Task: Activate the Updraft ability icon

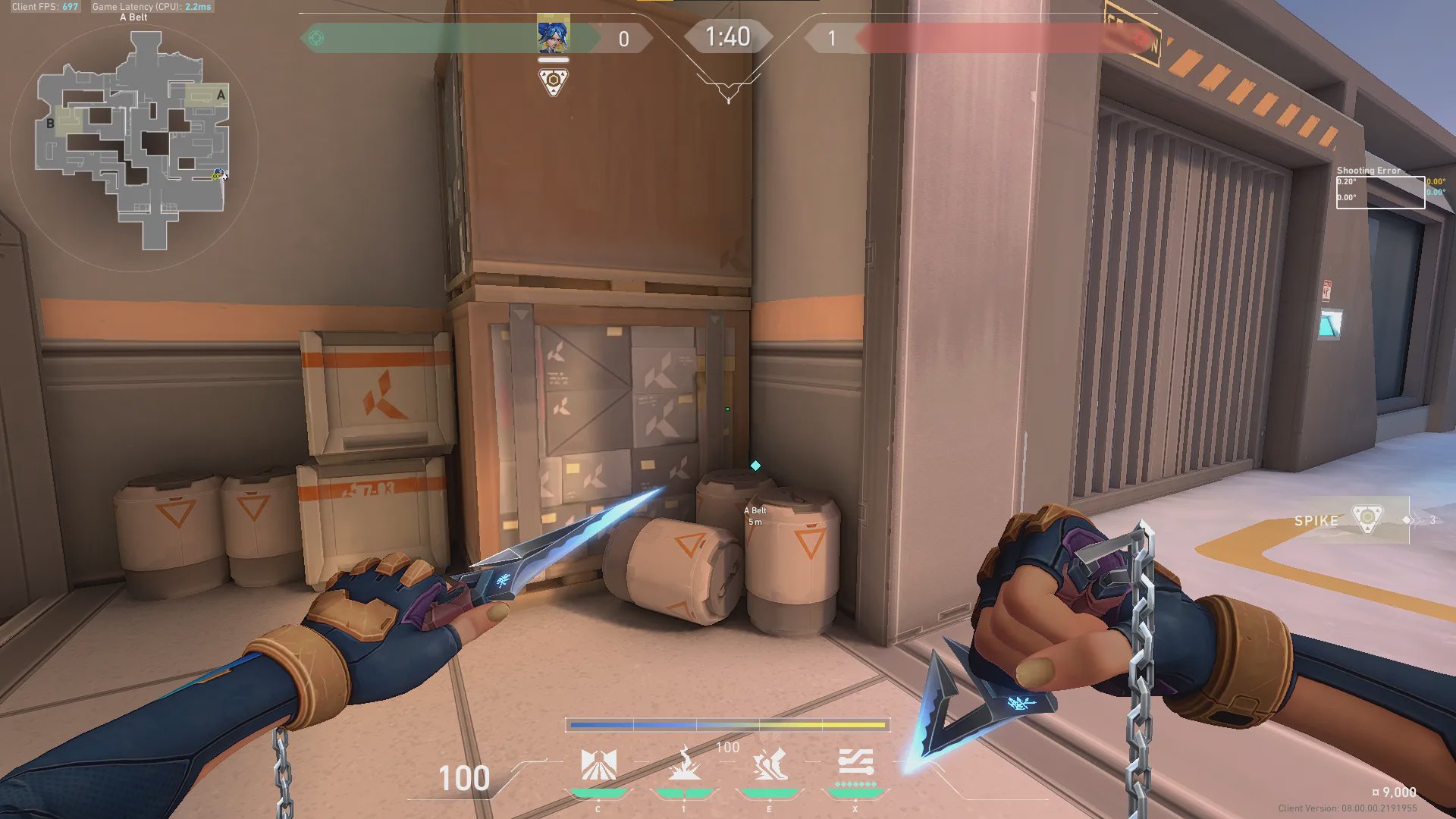Action: [684, 764]
